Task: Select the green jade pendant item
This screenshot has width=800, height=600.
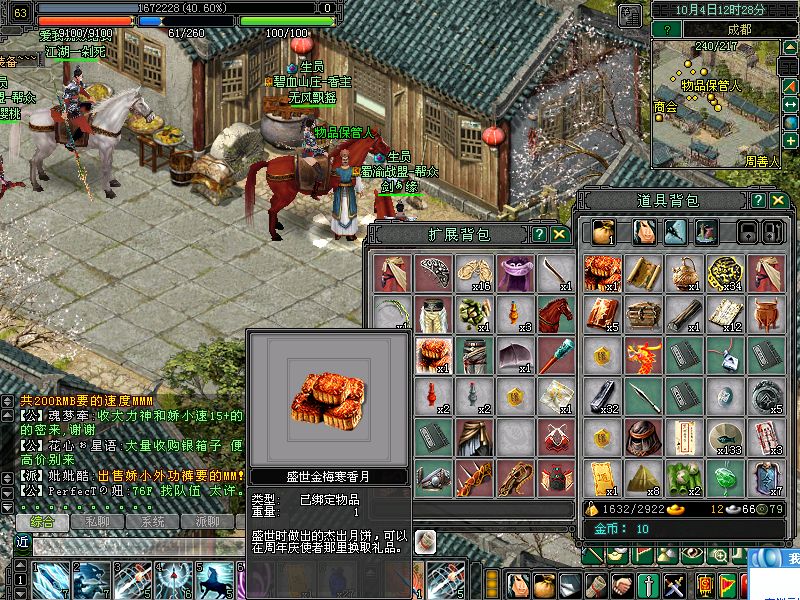Action: pyautogui.click(x=725, y=477)
